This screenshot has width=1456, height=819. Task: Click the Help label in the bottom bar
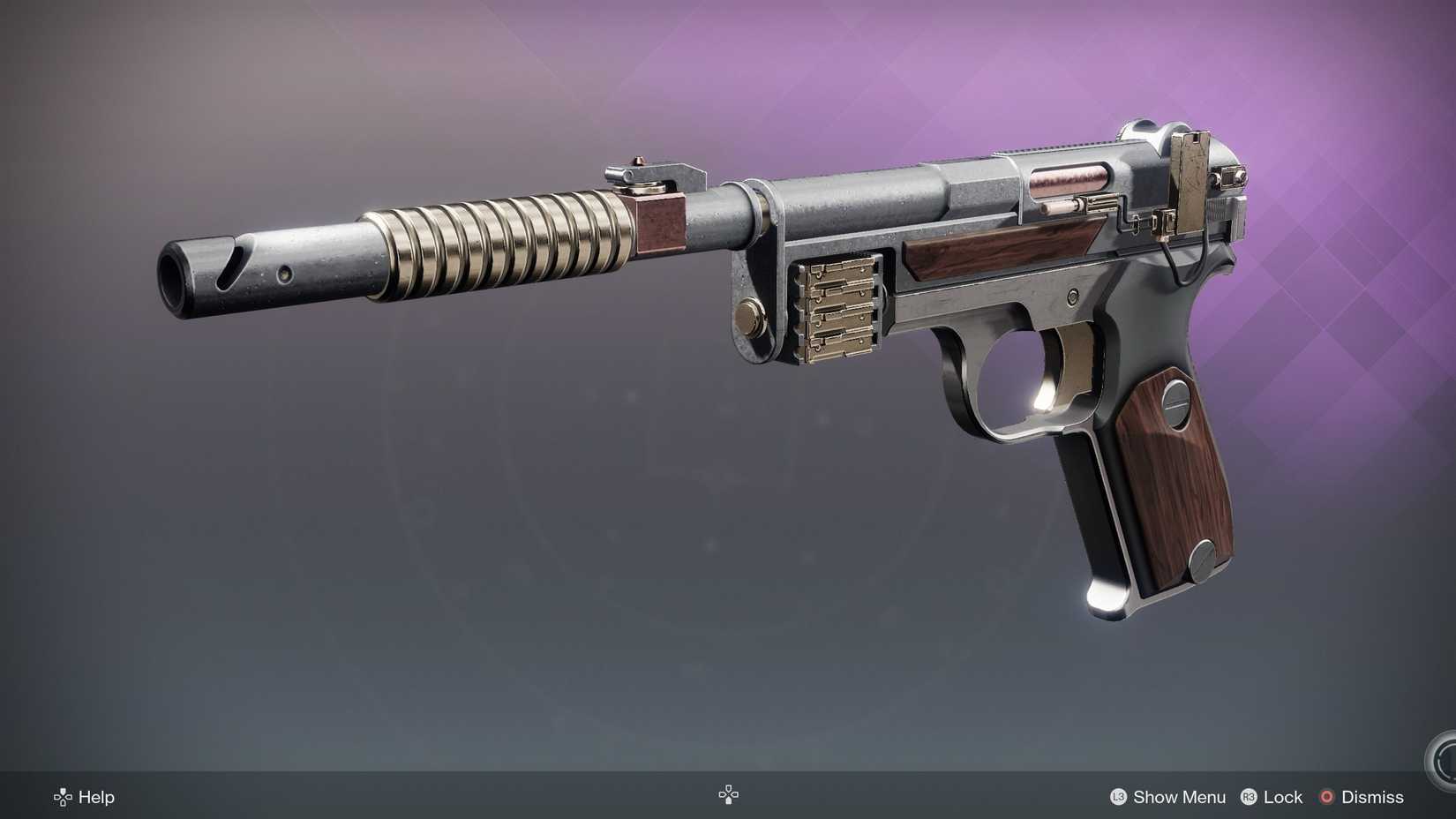pos(97,797)
